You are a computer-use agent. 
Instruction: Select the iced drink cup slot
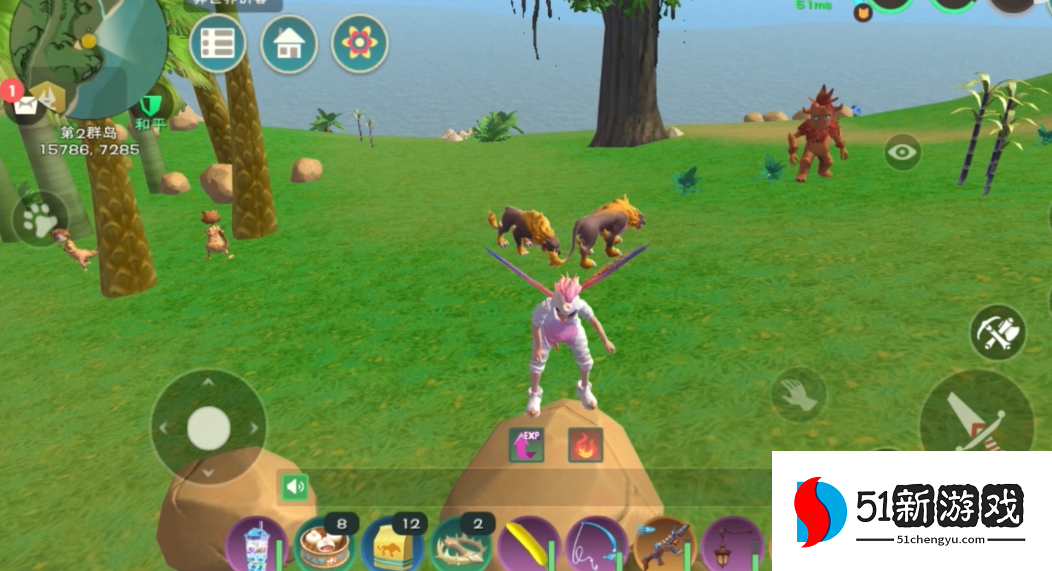(253, 545)
